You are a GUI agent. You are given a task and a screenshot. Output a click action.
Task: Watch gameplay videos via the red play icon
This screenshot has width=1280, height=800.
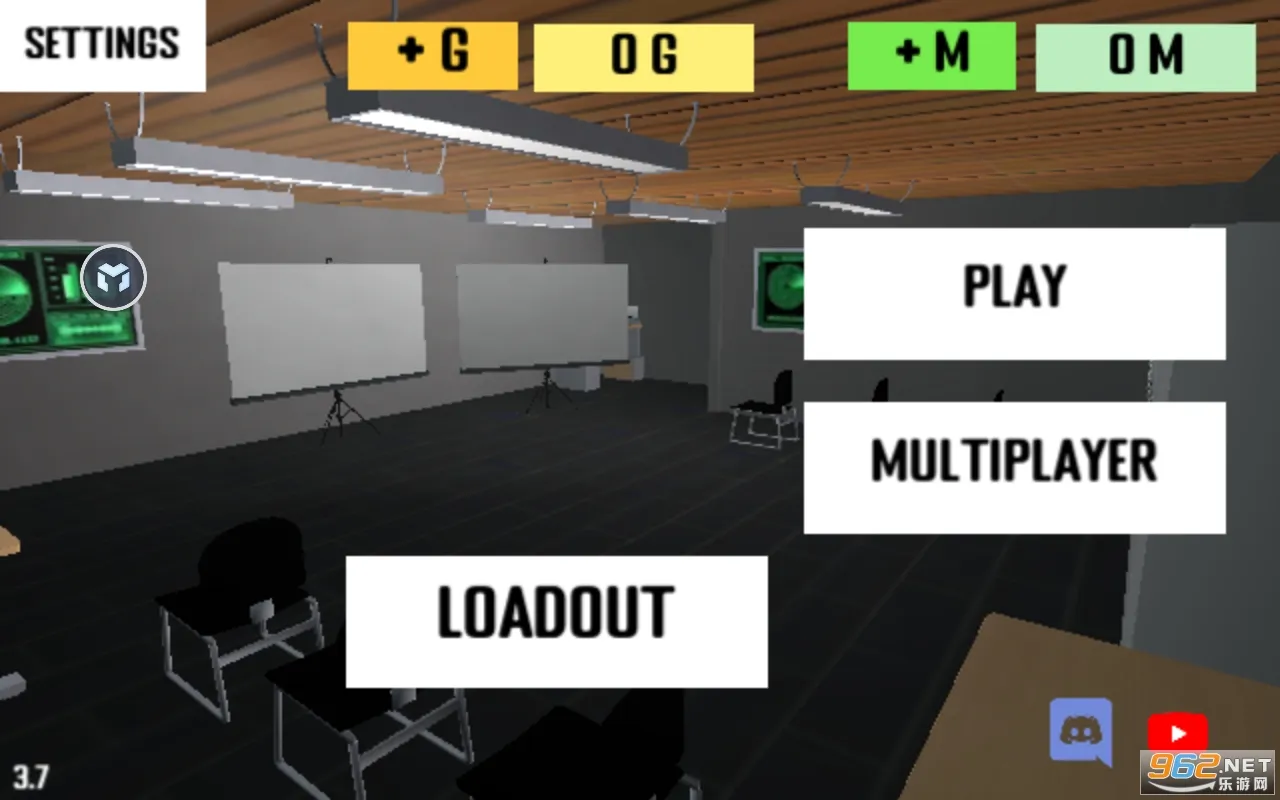(x=1178, y=730)
